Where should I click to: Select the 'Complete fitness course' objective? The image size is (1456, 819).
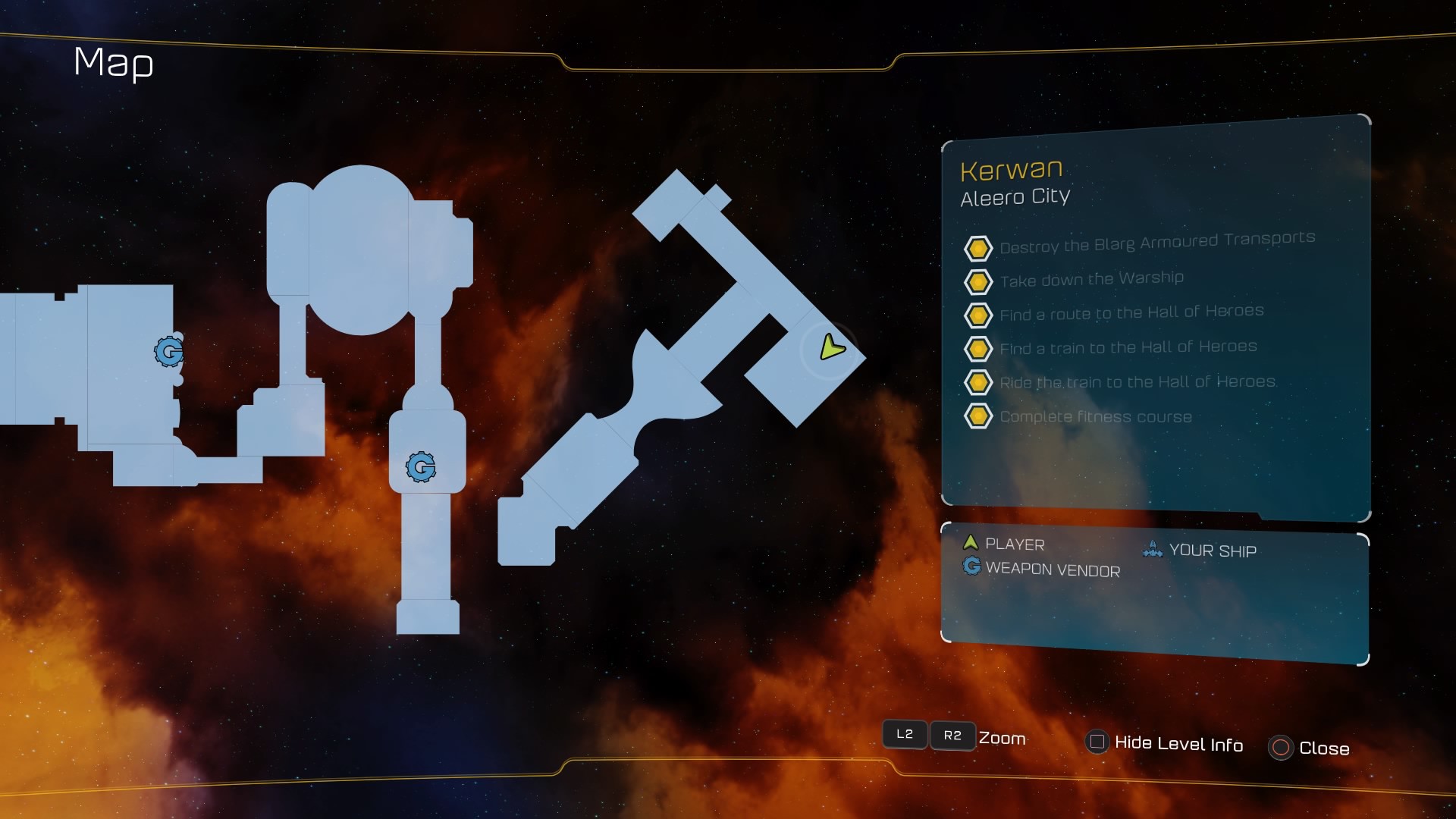pyautogui.click(x=1095, y=416)
